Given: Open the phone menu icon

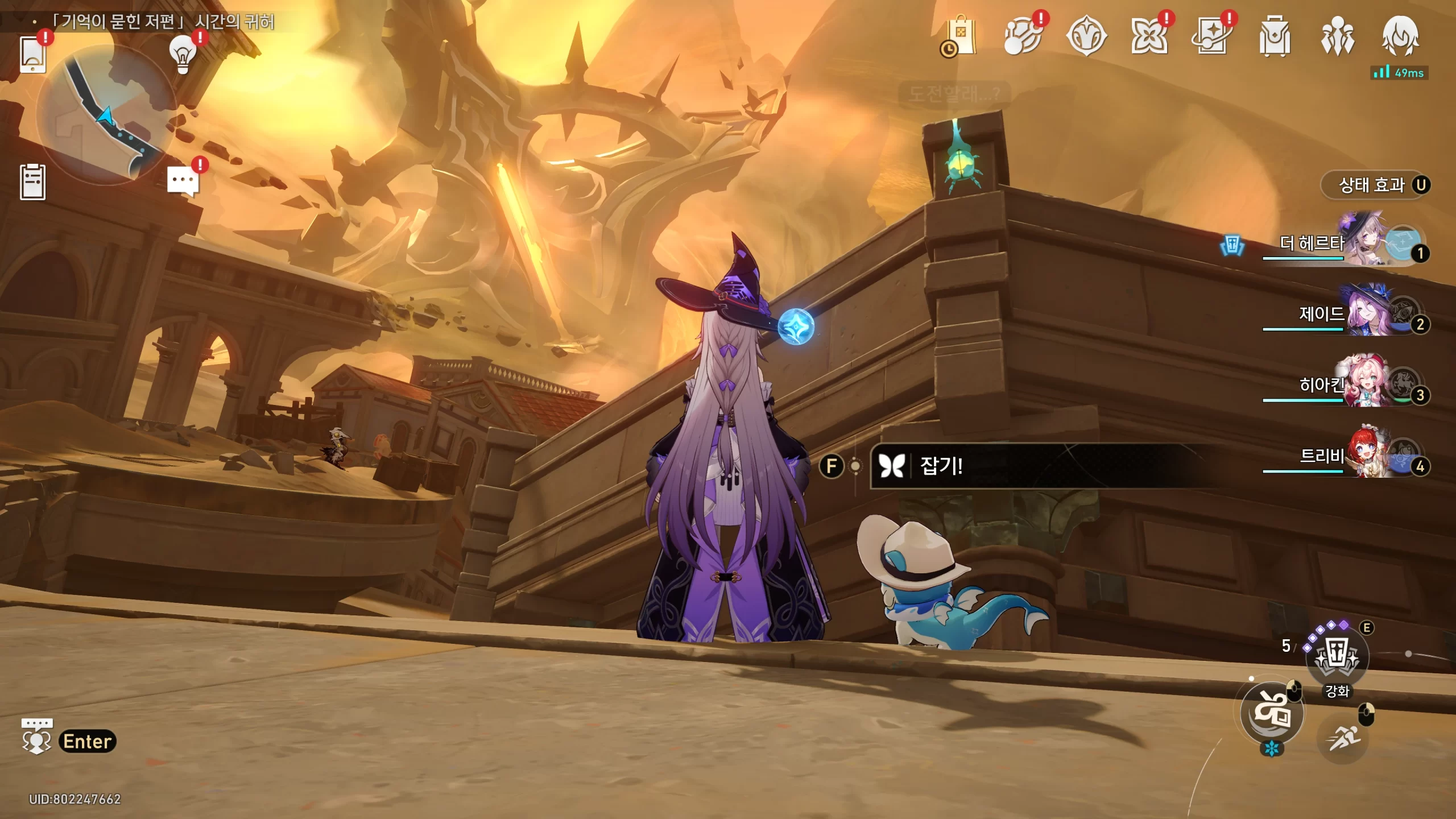Looking at the screenshot, I should [x=32, y=55].
